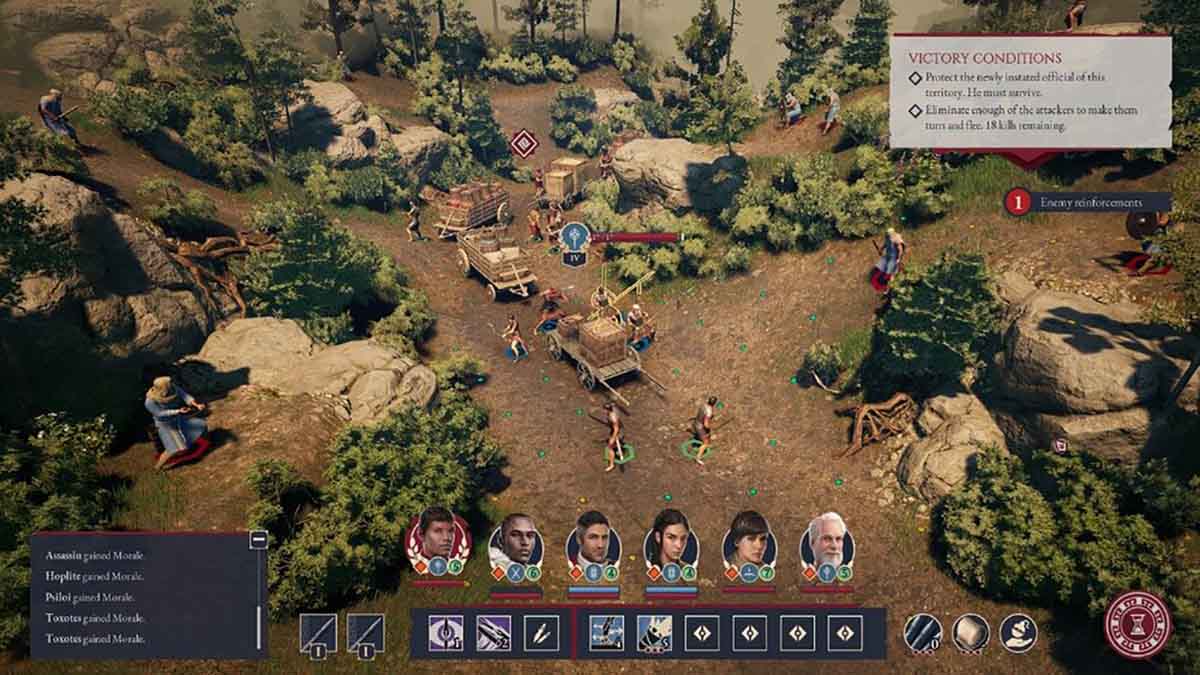Select the unit with the rank IV badge
This screenshot has height=675, width=1200.
point(574,240)
